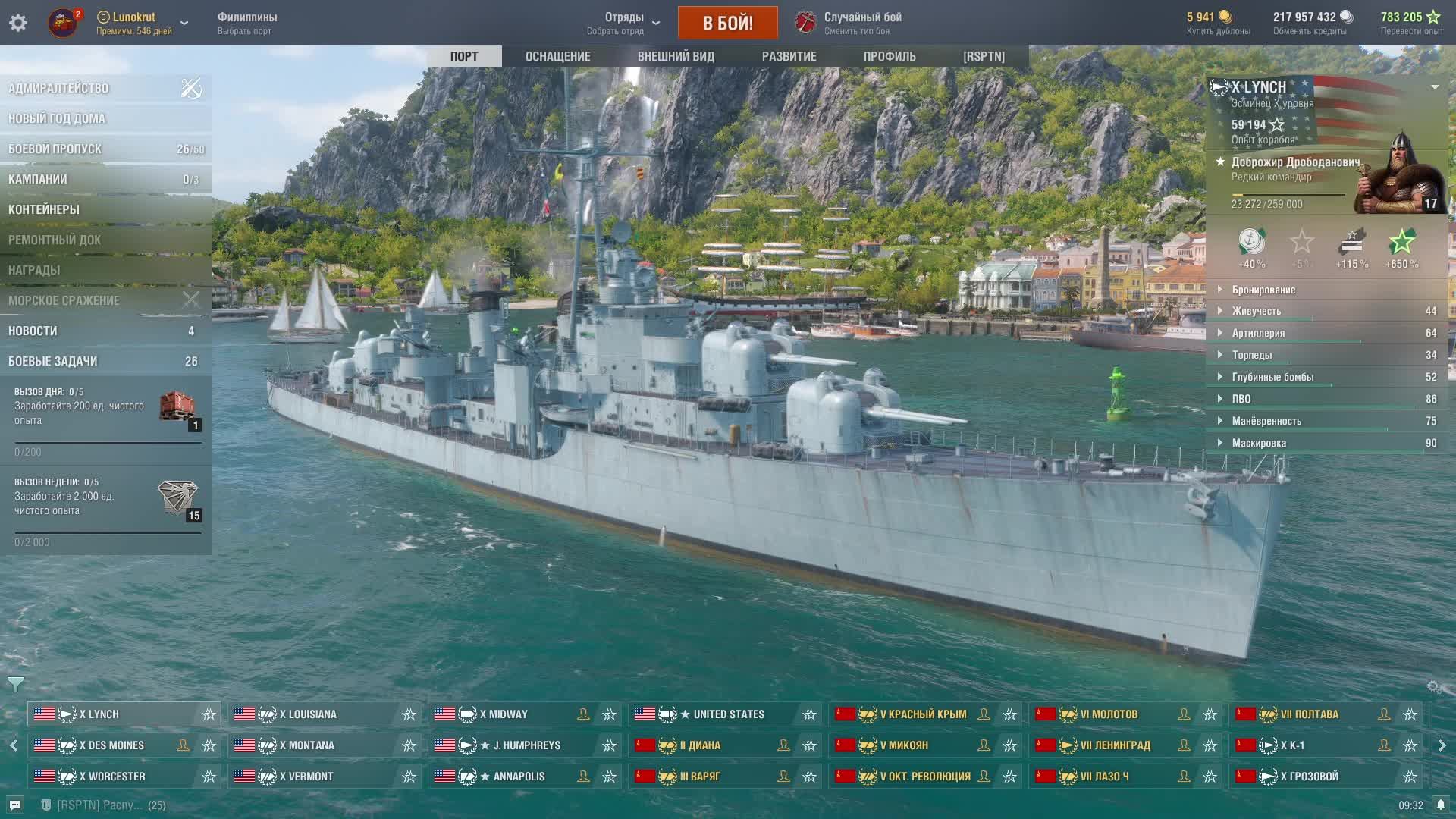Screen dimensions: 1456x819
Task: Open the [RSPTN] clan tab
Action: point(984,56)
